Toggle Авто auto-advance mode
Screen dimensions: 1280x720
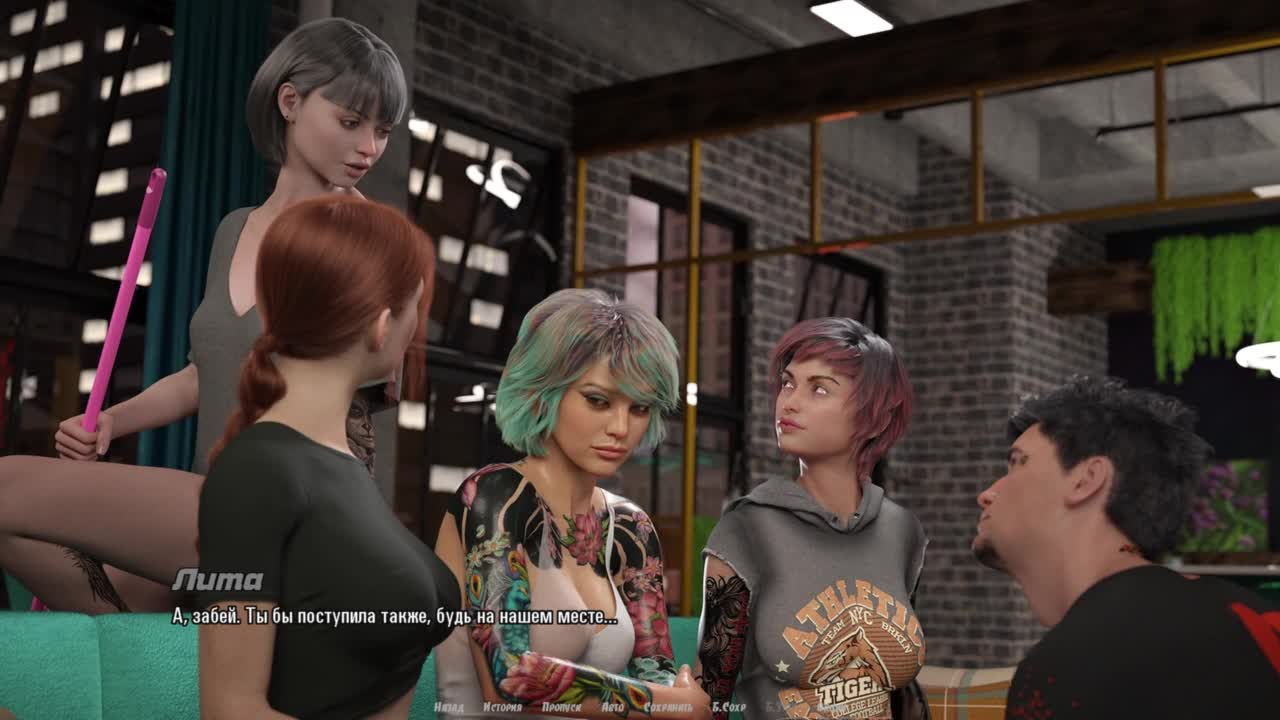click(612, 707)
